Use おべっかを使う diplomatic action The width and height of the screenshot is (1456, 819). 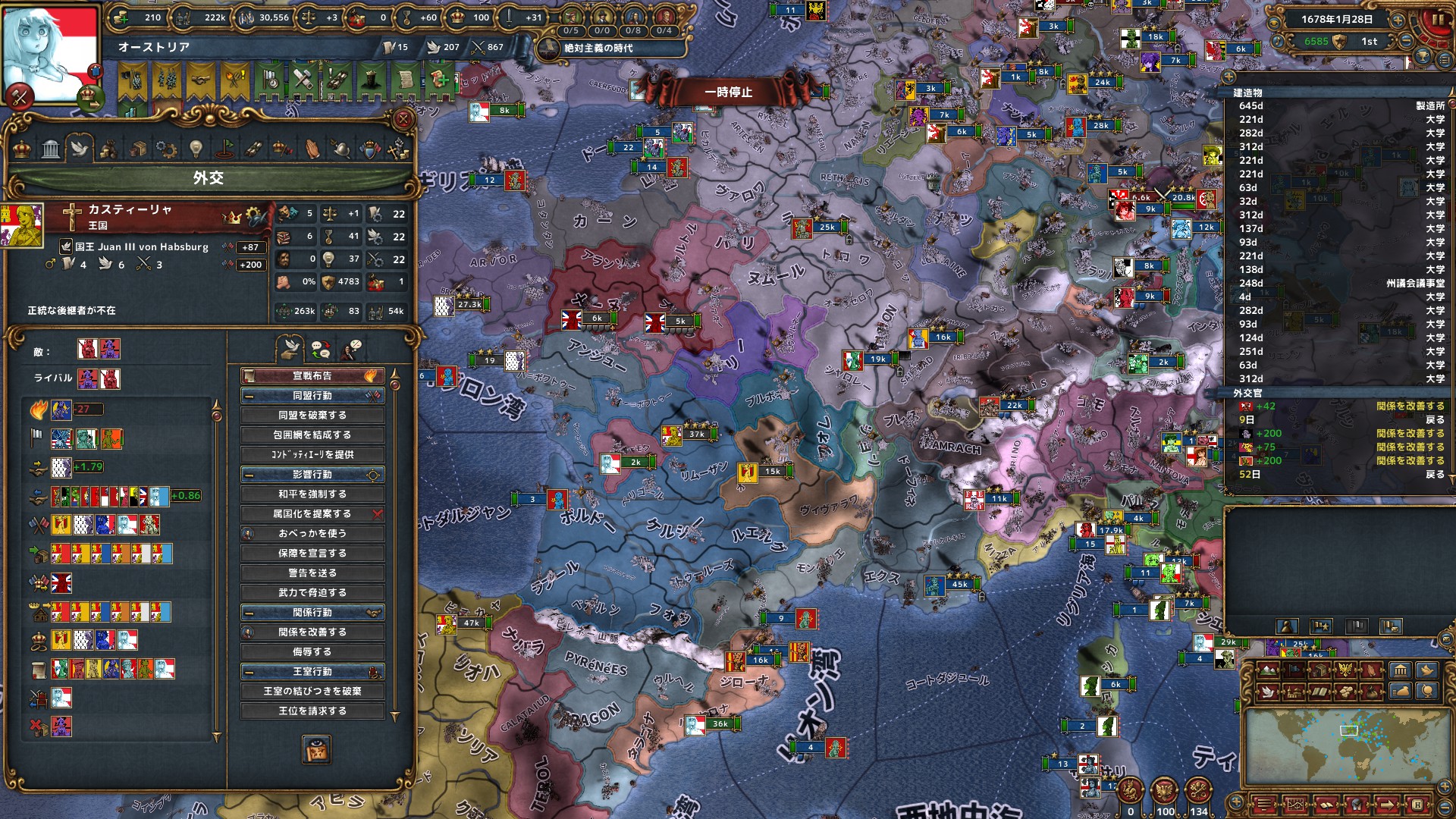click(312, 534)
